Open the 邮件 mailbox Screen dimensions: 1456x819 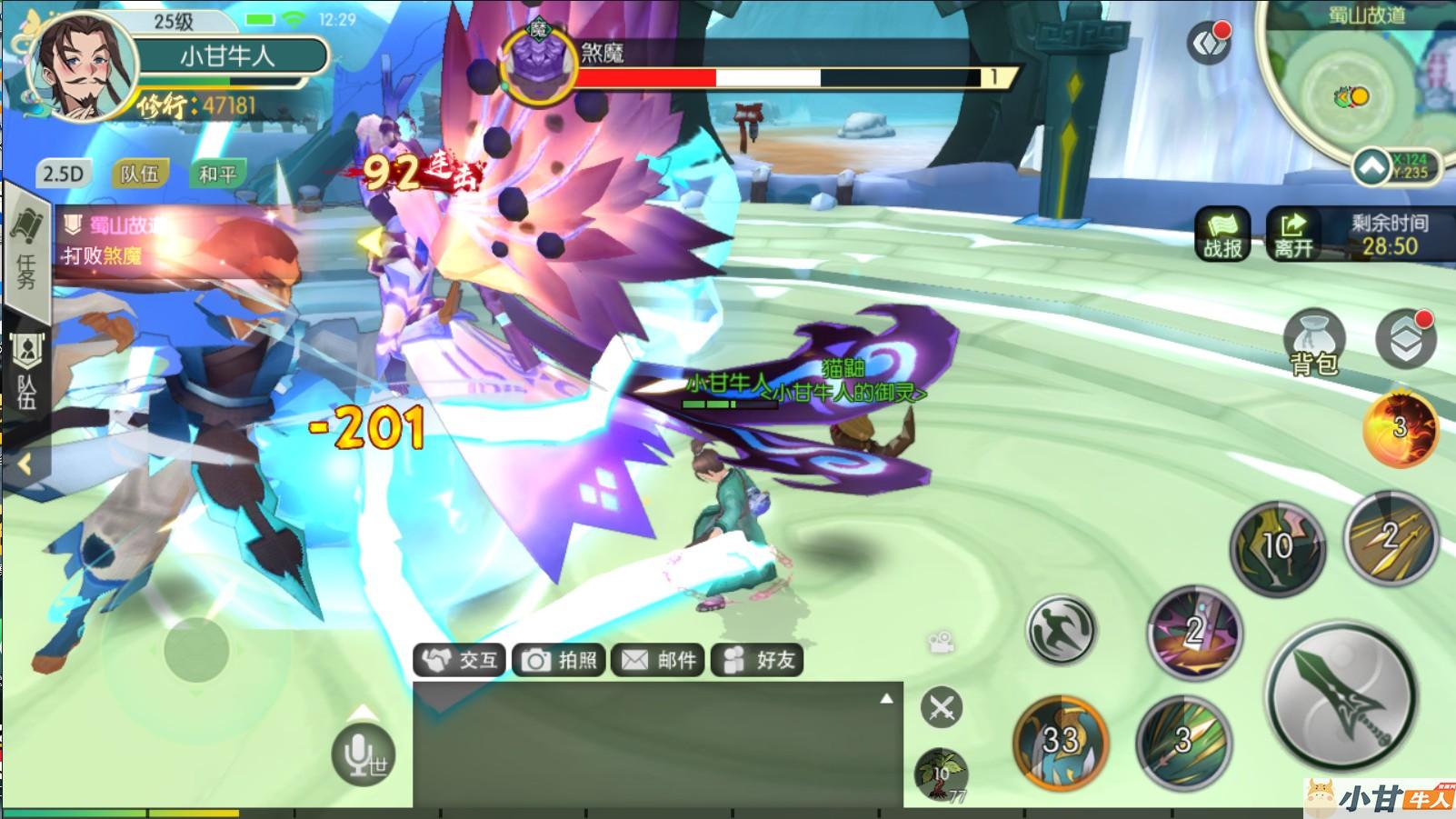[659, 660]
